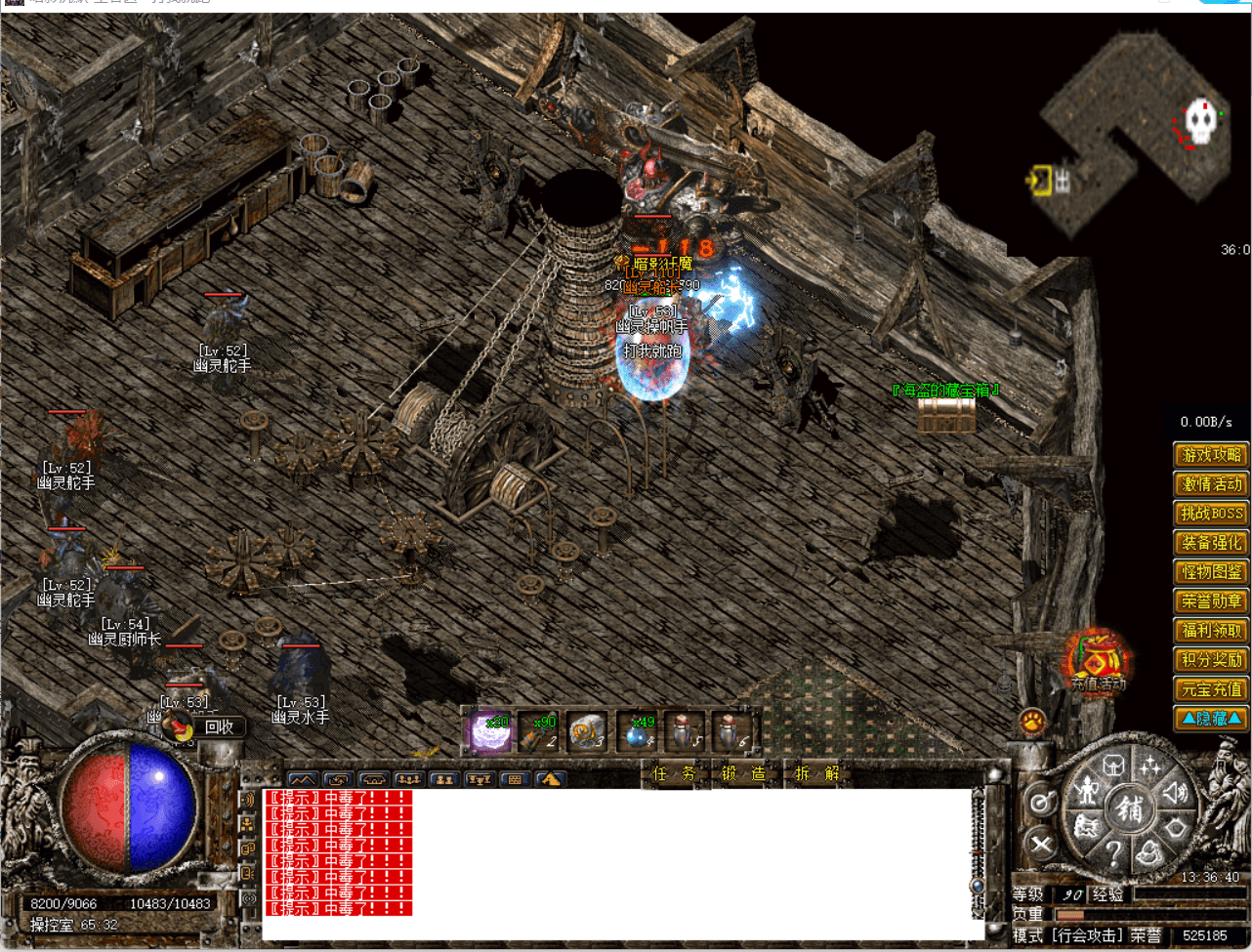
Task: Open the 荣誉勋章 honor medal panel
Action: (1211, 601)
